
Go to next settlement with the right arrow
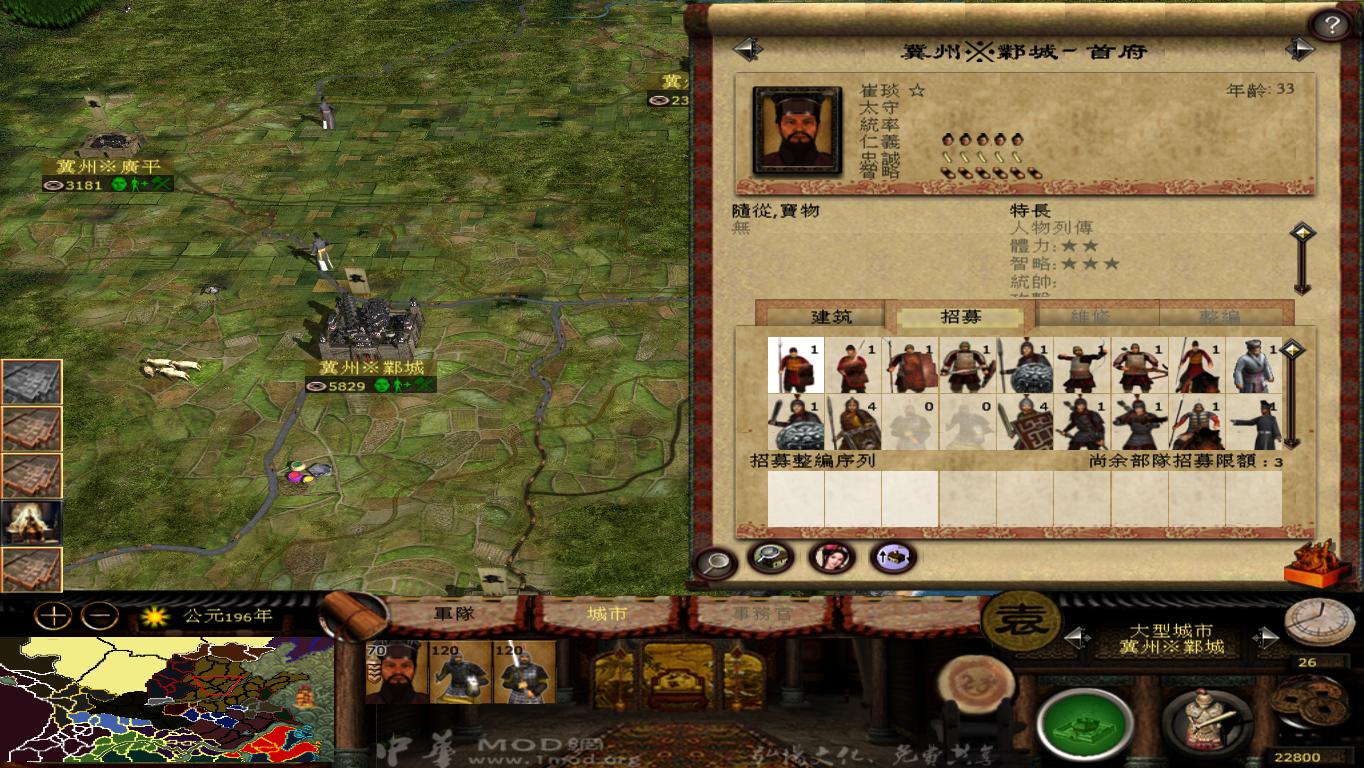pyautogui.click(x=1299, y=47)
